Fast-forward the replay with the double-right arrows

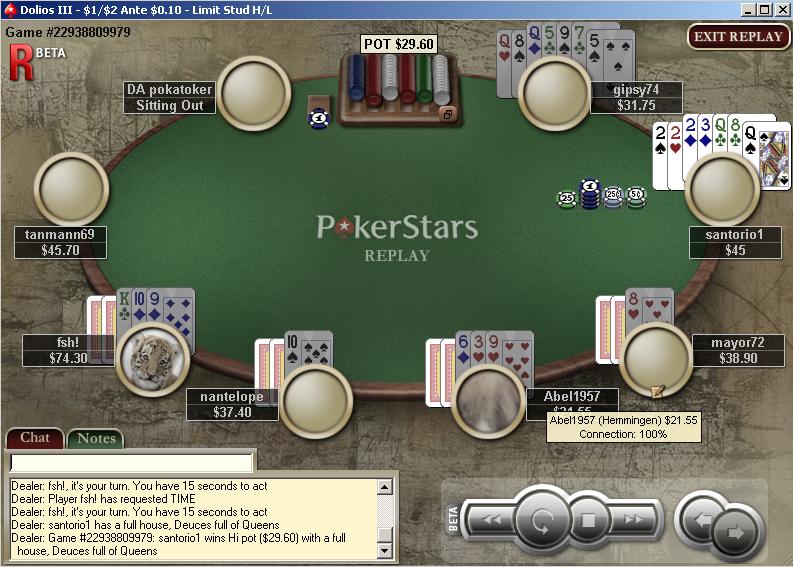pos(634,520)
